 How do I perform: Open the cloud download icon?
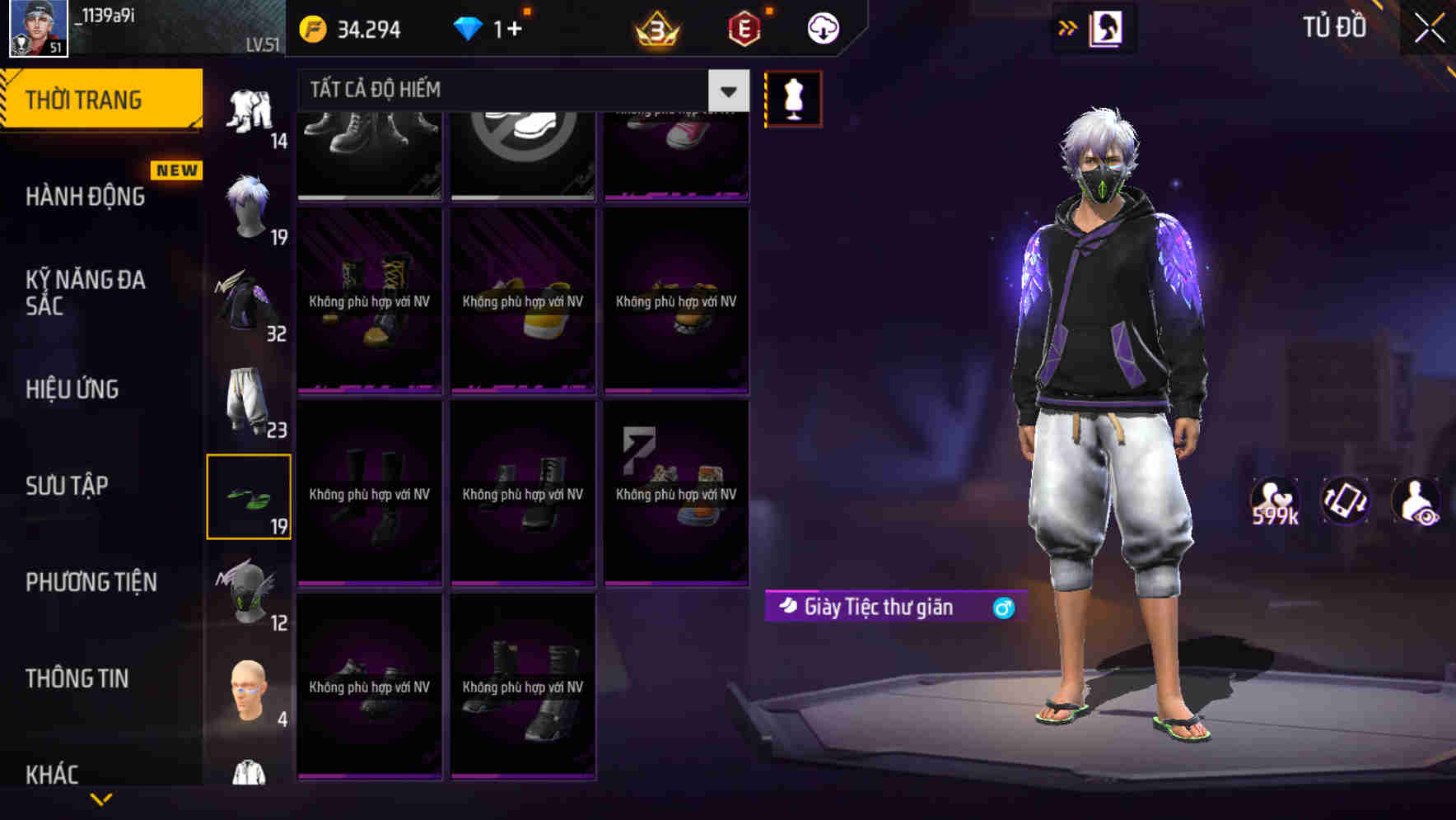point(821,27)
